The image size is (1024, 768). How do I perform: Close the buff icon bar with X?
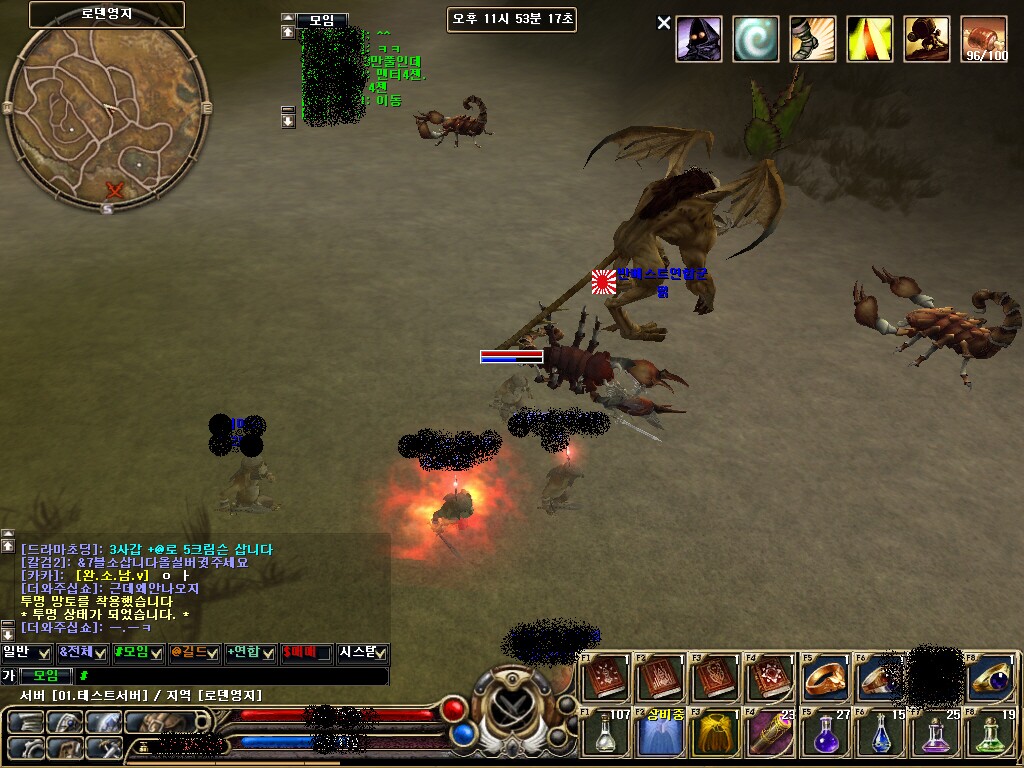pyautogui.click(x=664, y=23)
